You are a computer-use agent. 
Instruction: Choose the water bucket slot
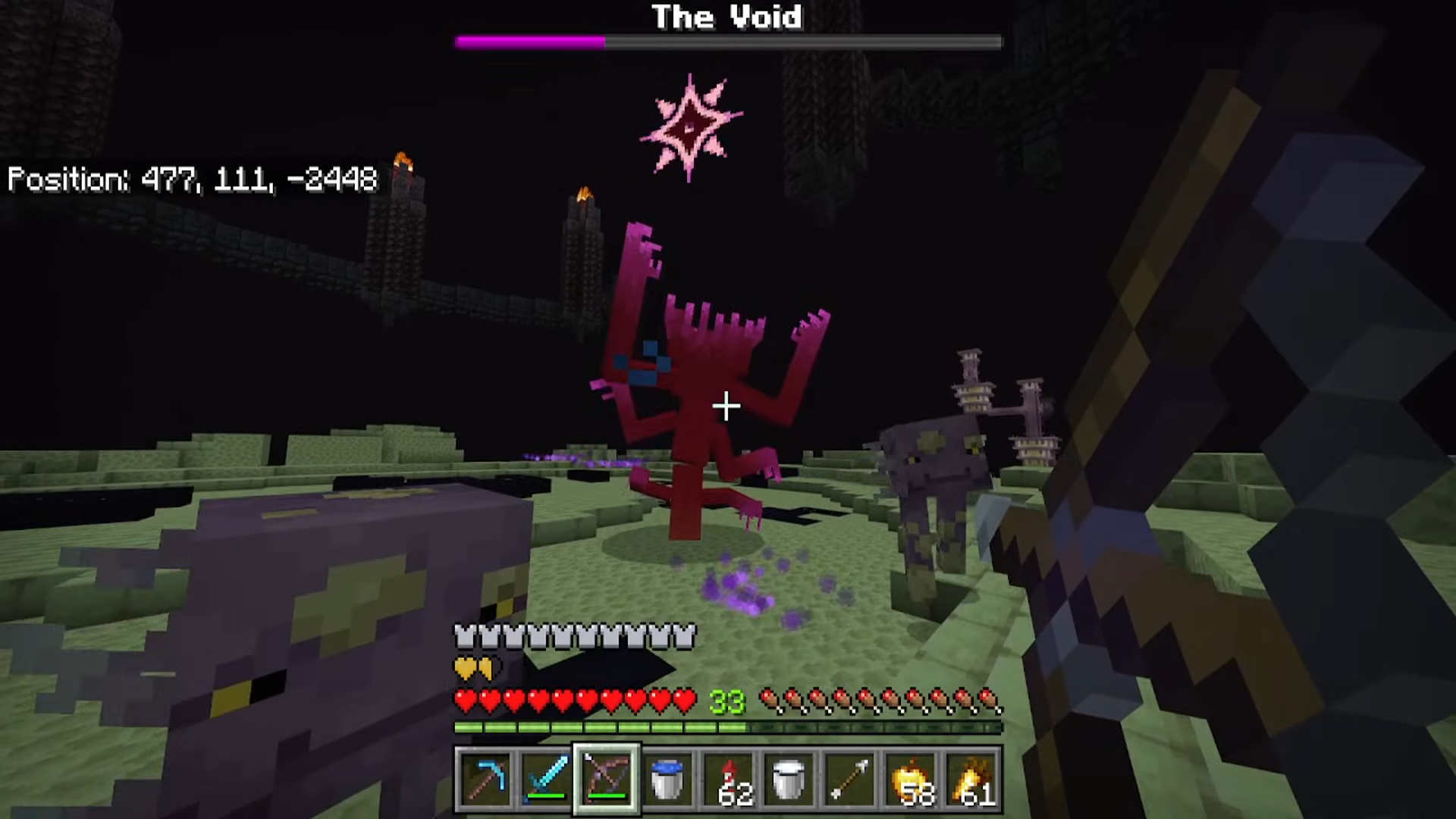(x=667, y=779)
